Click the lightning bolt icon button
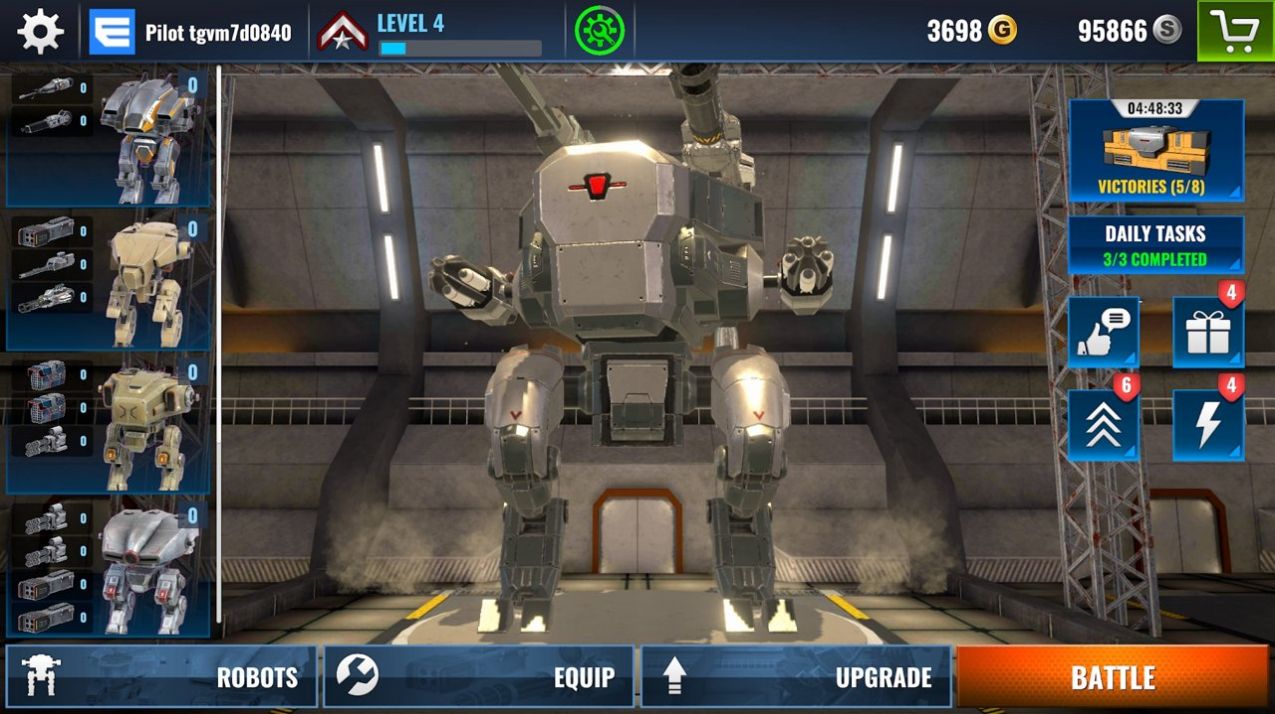1275x714 pixels. [1207, 426]
